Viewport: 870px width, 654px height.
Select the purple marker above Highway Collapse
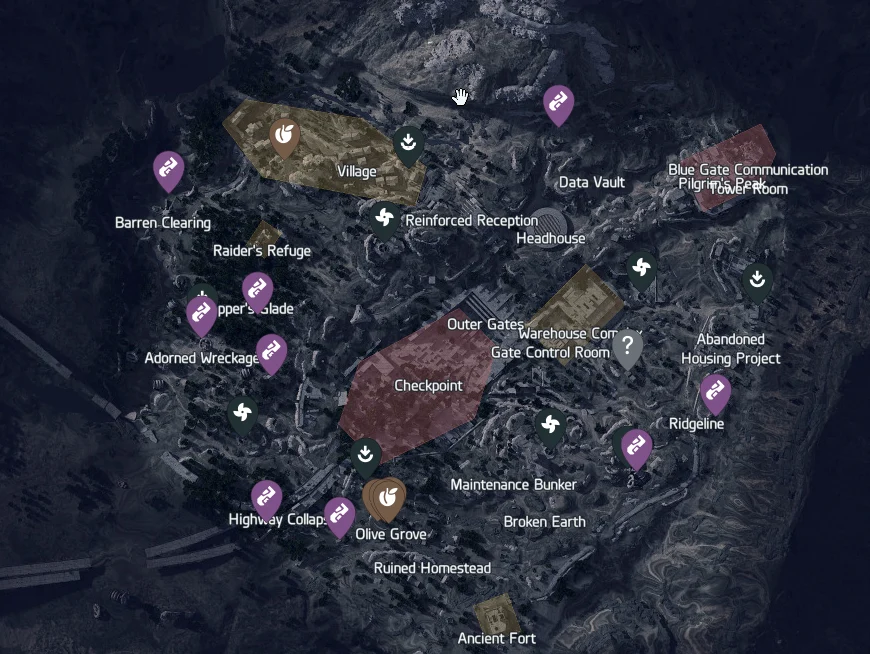[x=266, y=498]
